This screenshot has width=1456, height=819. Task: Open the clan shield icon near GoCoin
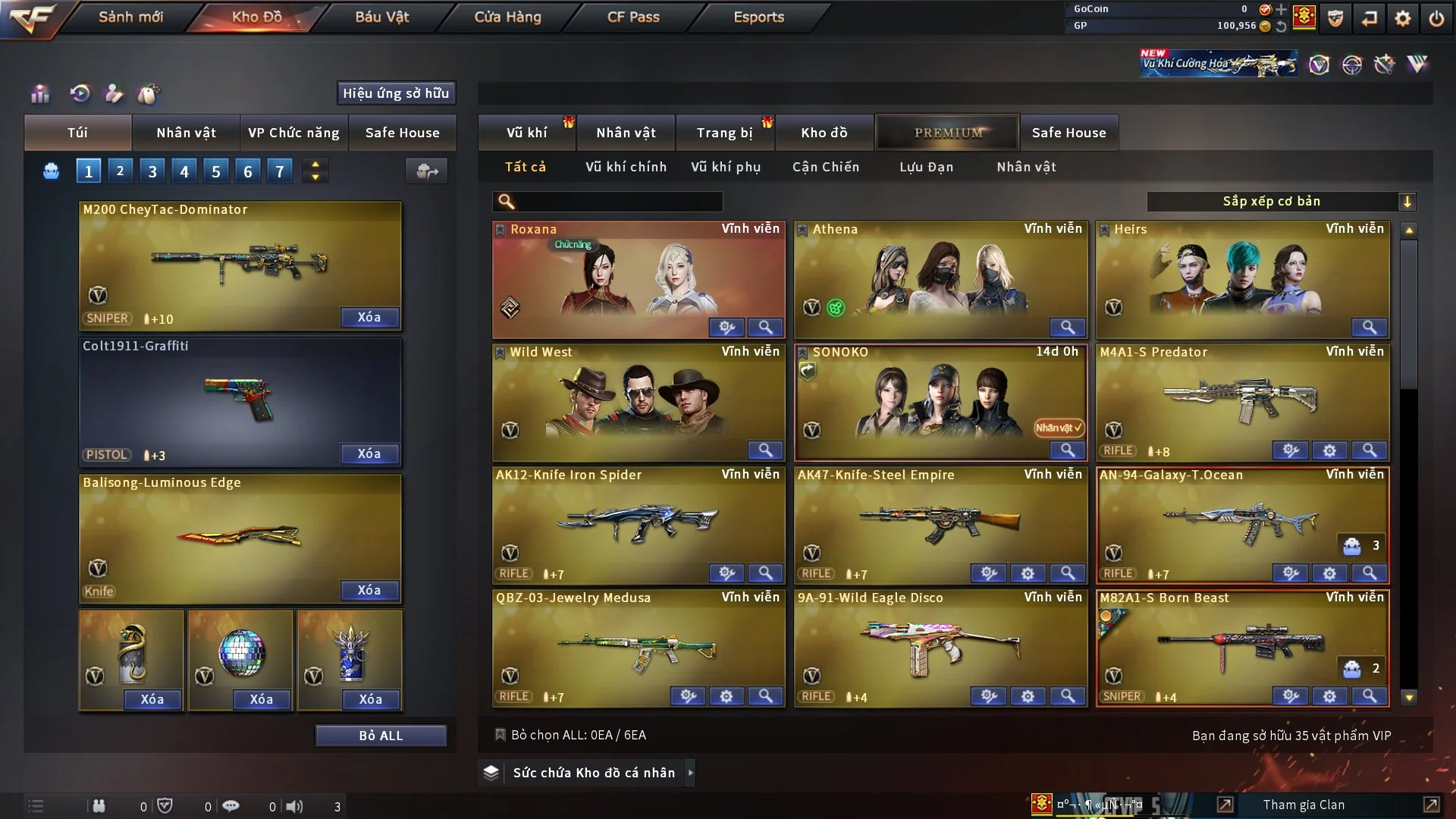point(1335,17)
